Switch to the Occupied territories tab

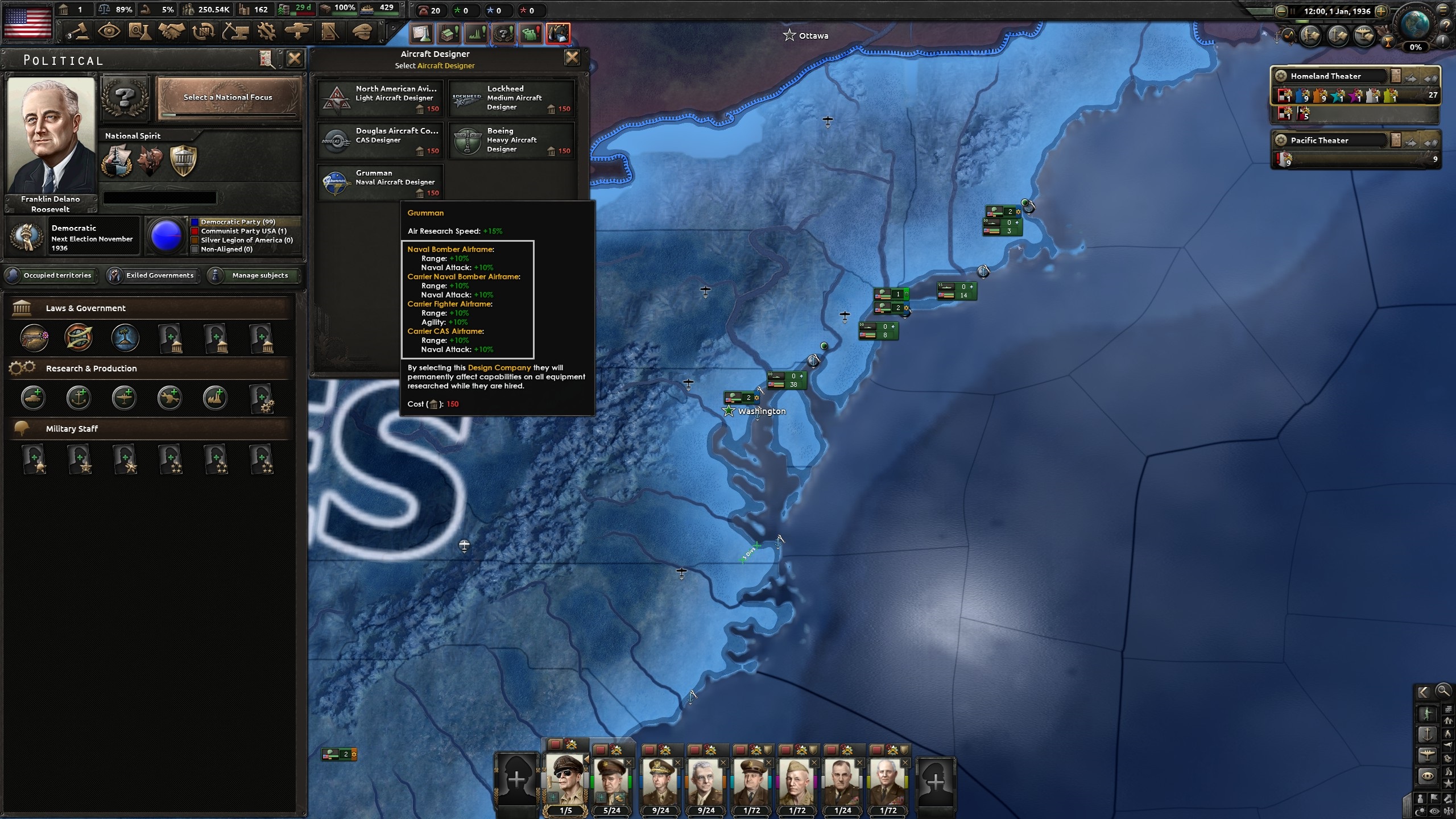tap(51, 275)
